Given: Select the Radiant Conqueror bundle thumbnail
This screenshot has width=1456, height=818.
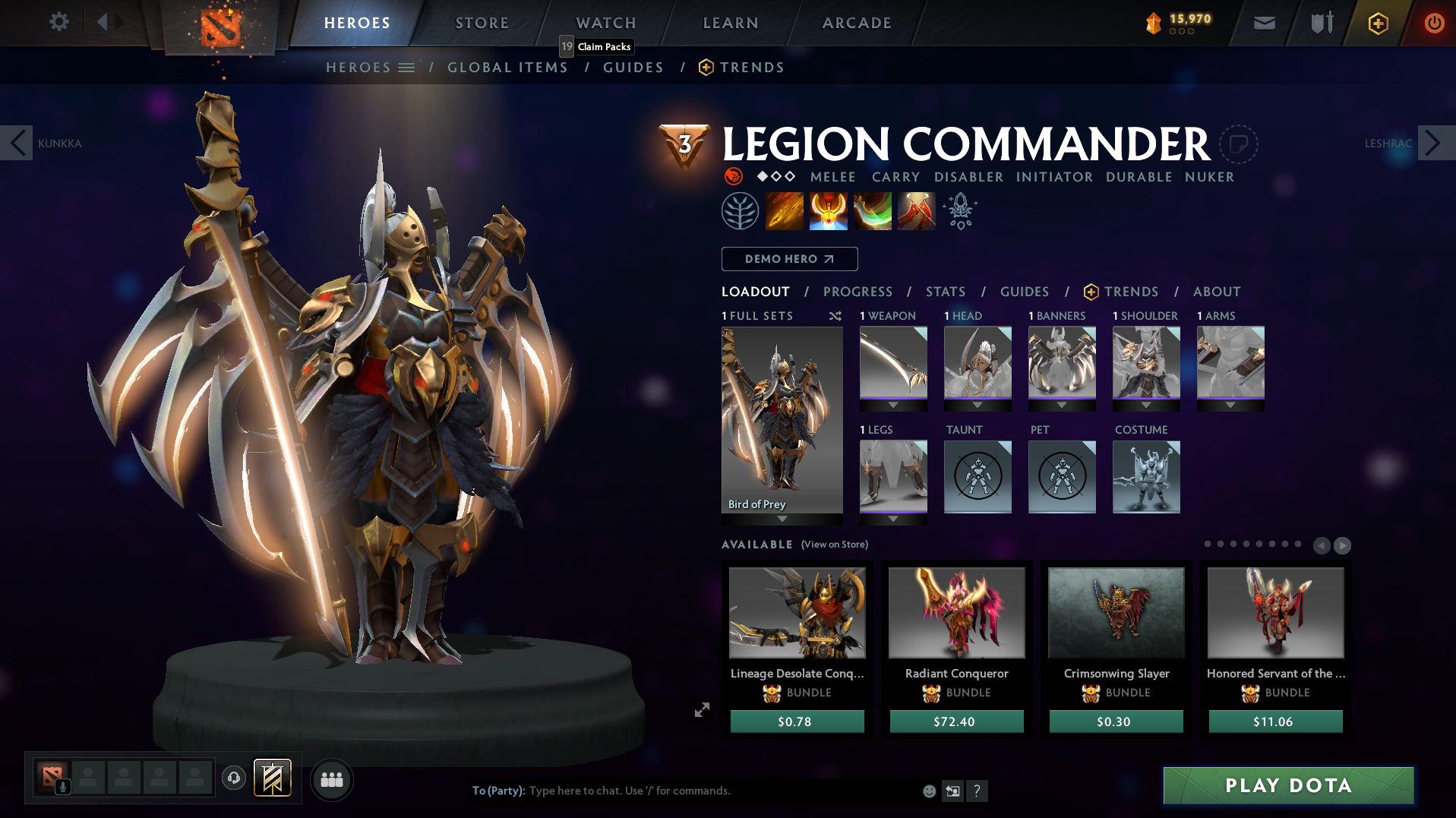Looking at the screenshot, I should (x=956, y=612).
